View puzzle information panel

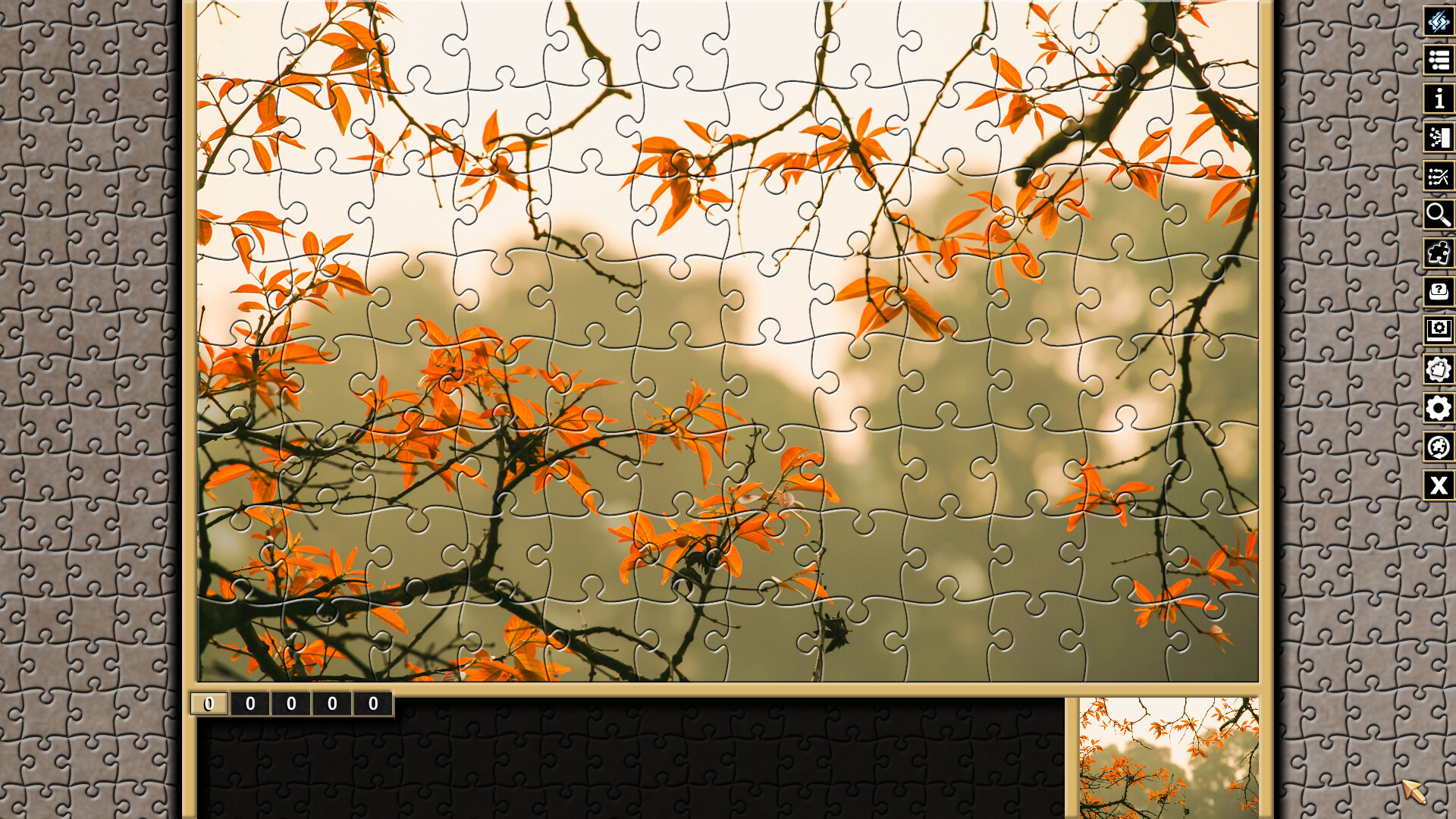point(1439,99)
